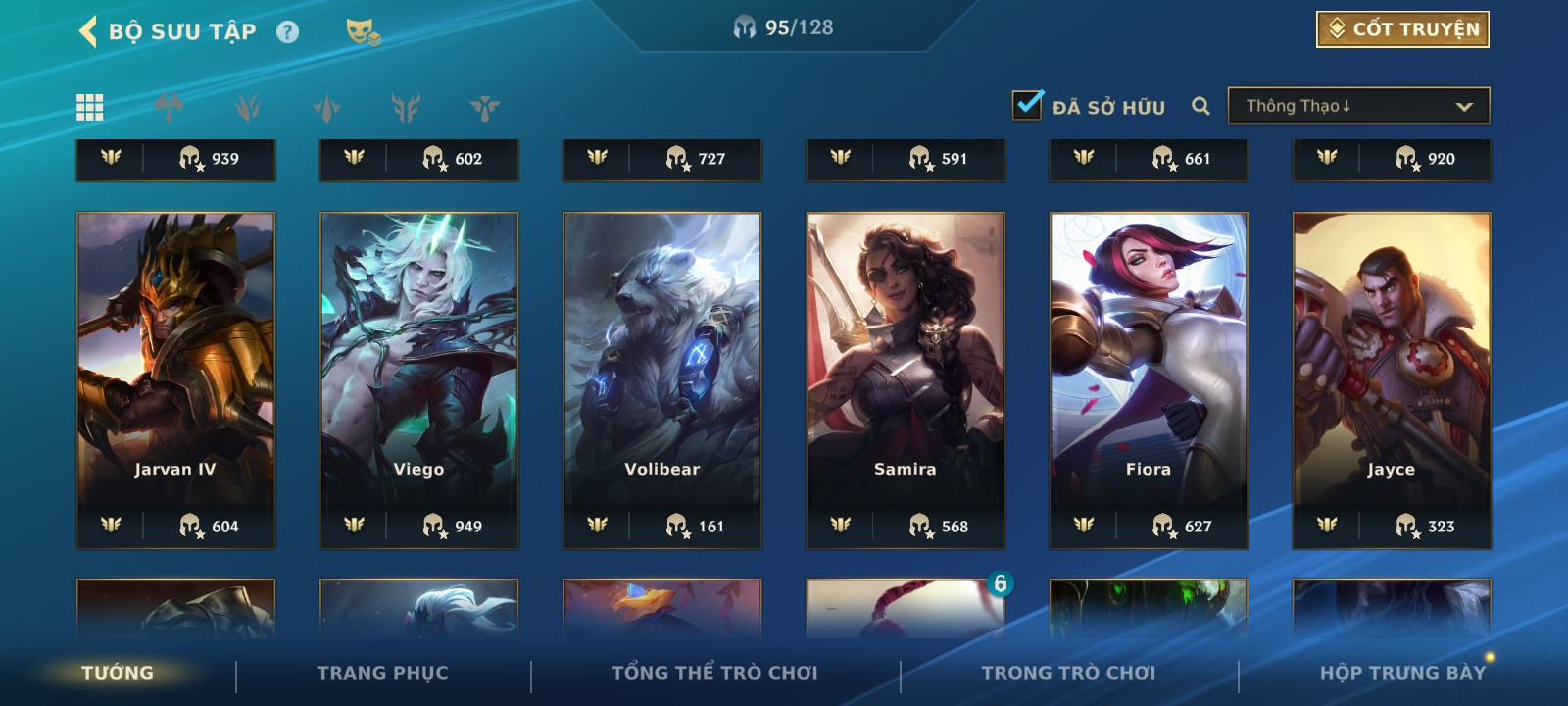Switch to the Trang Phục tab
The height and width of the screenshot is (706, 1568).
point(382,673)
